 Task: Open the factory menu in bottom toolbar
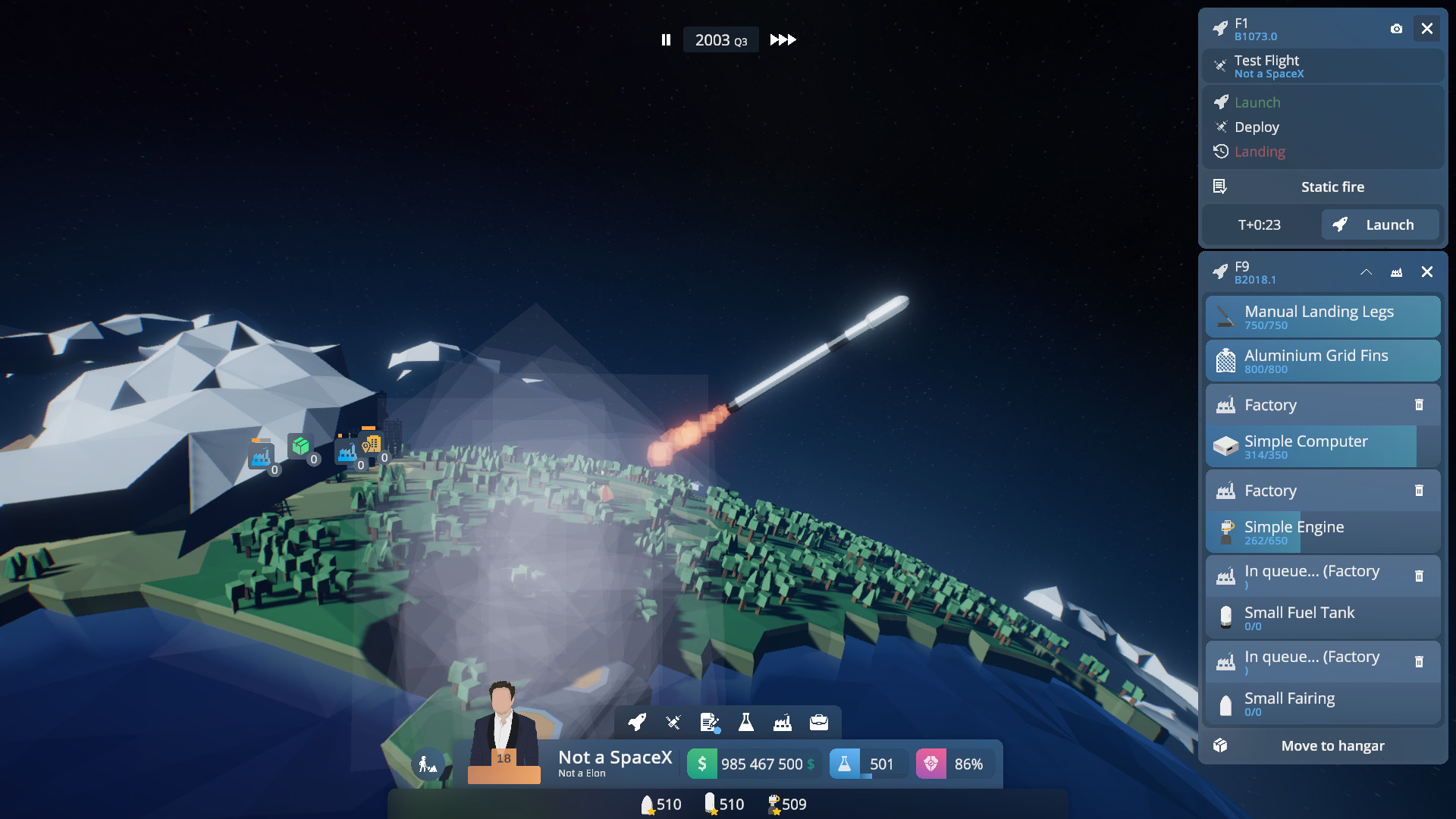click(783, 722)
